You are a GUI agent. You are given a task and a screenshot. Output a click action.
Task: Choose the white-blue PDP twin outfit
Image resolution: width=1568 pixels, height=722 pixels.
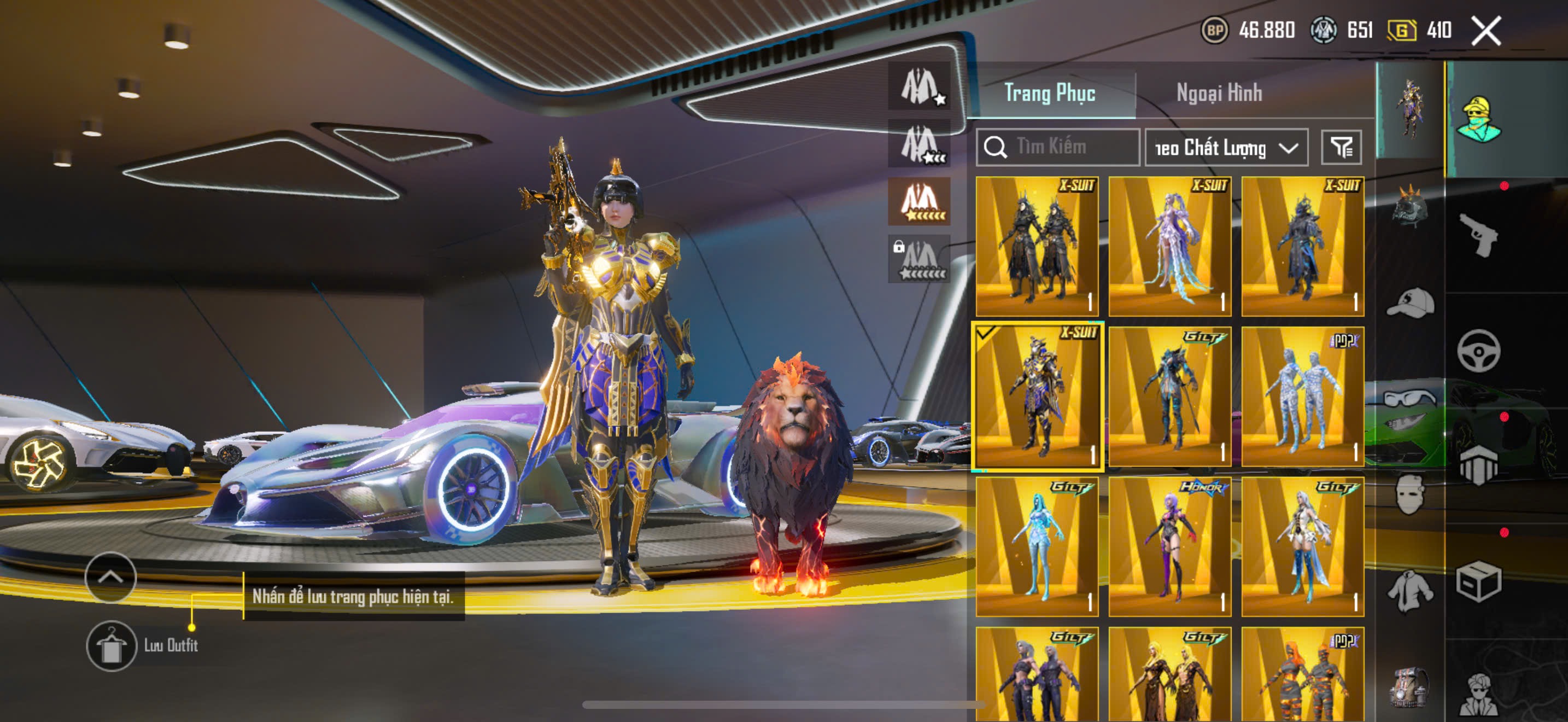click(1302, 397)
